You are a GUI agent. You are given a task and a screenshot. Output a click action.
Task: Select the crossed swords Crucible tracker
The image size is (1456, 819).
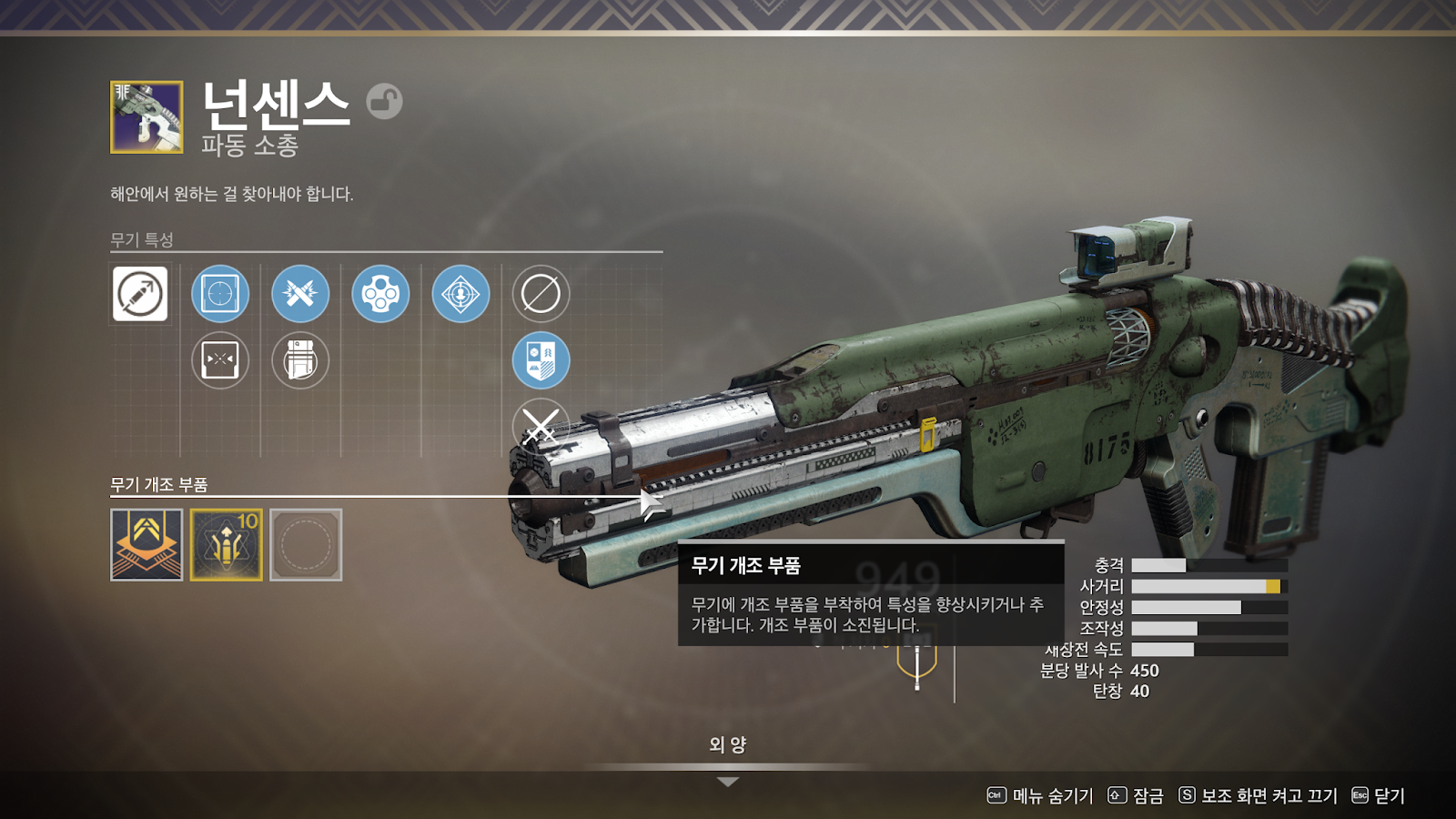click(541, 424)
